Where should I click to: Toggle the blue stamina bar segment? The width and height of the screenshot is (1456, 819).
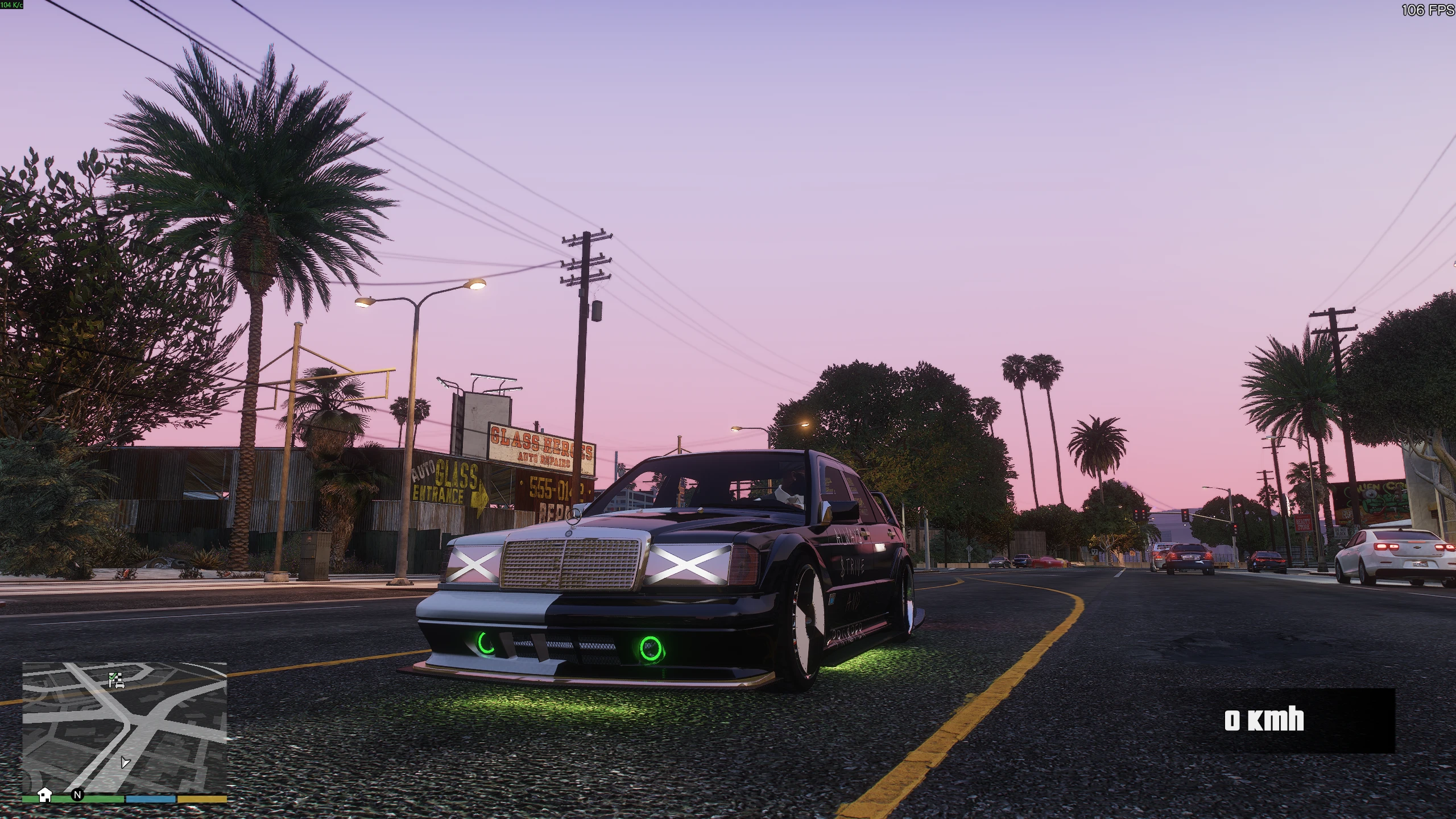pos(150,798)
